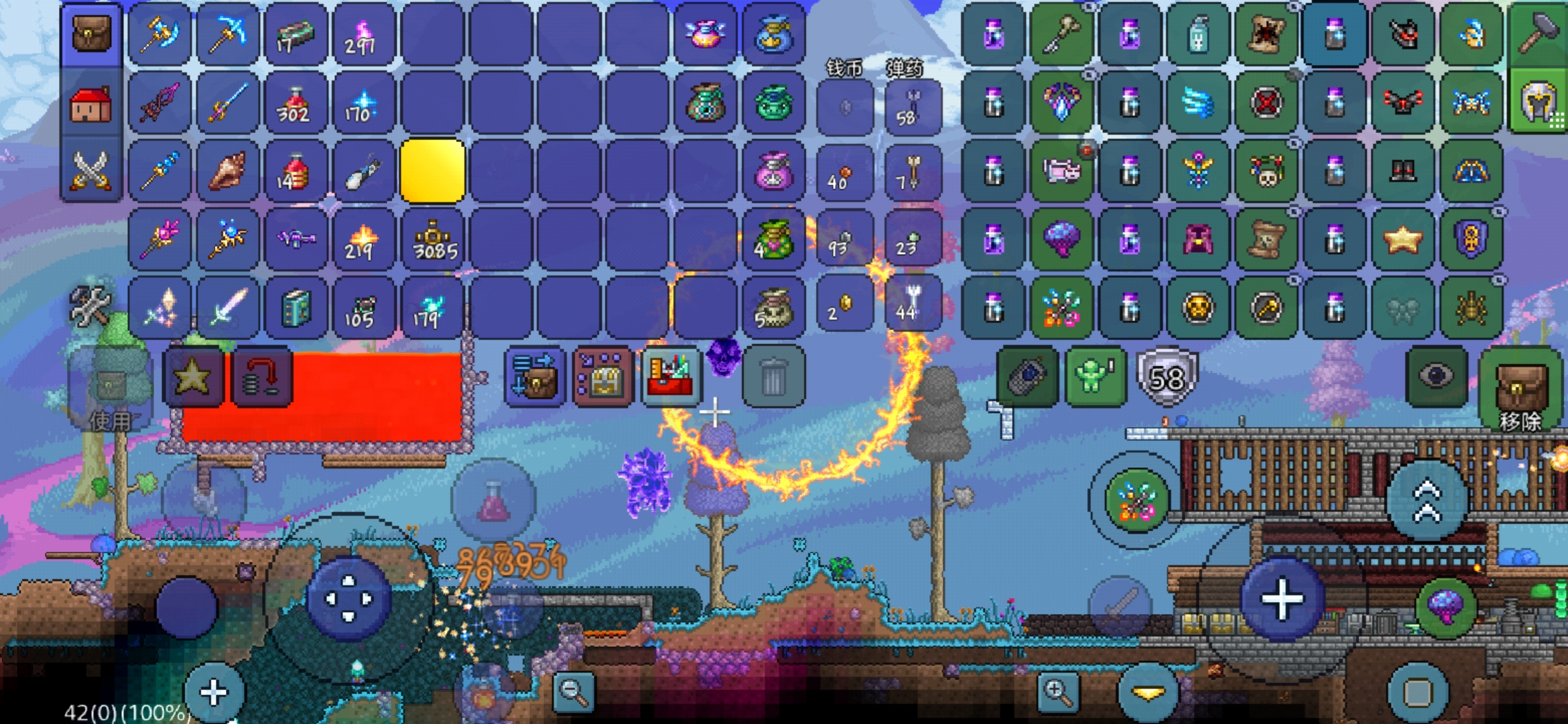
Task: Select the conch shell inventory slot
Action: coord(228,172)
